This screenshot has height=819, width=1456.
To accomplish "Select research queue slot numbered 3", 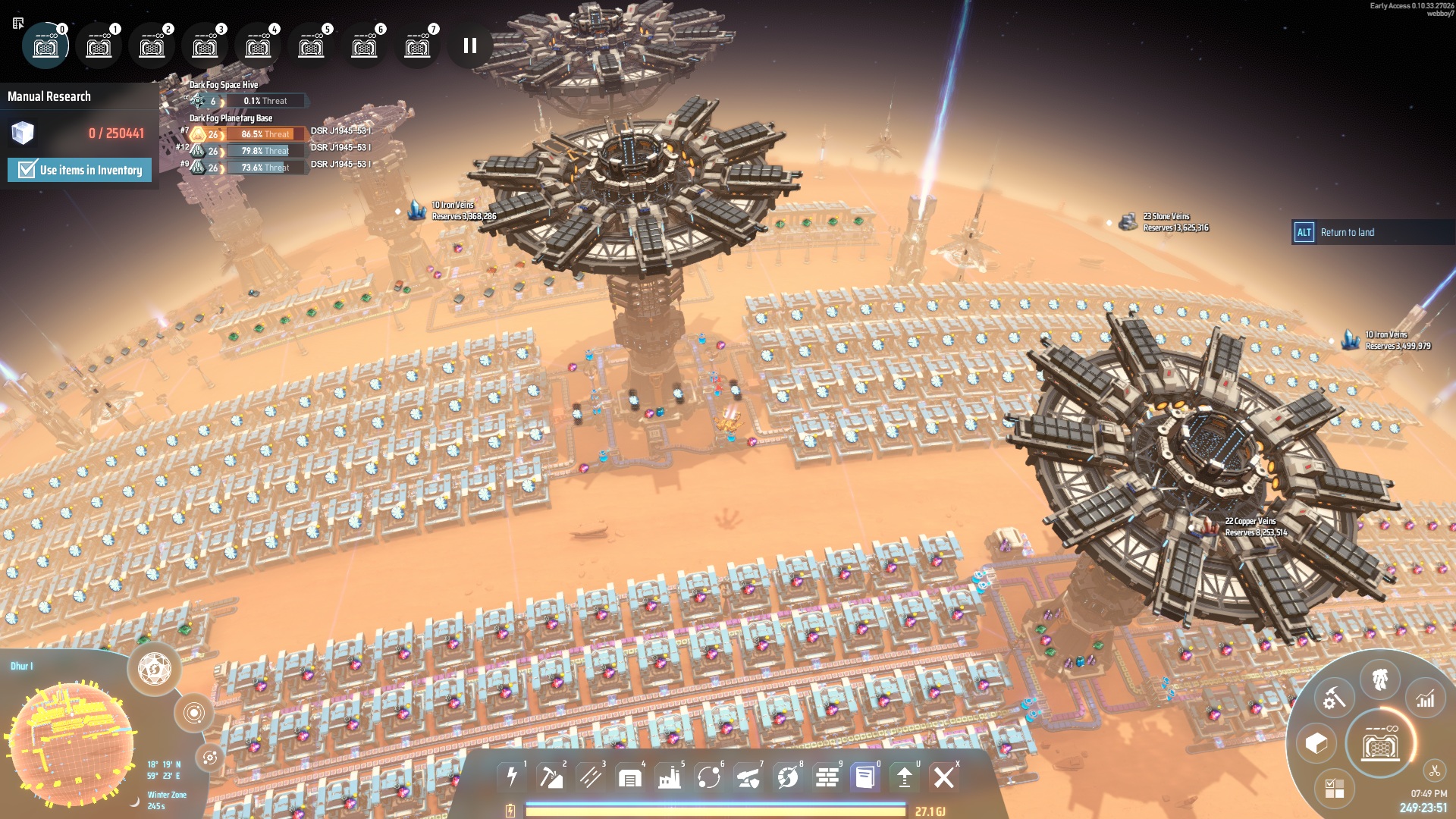I will (205, 46).
